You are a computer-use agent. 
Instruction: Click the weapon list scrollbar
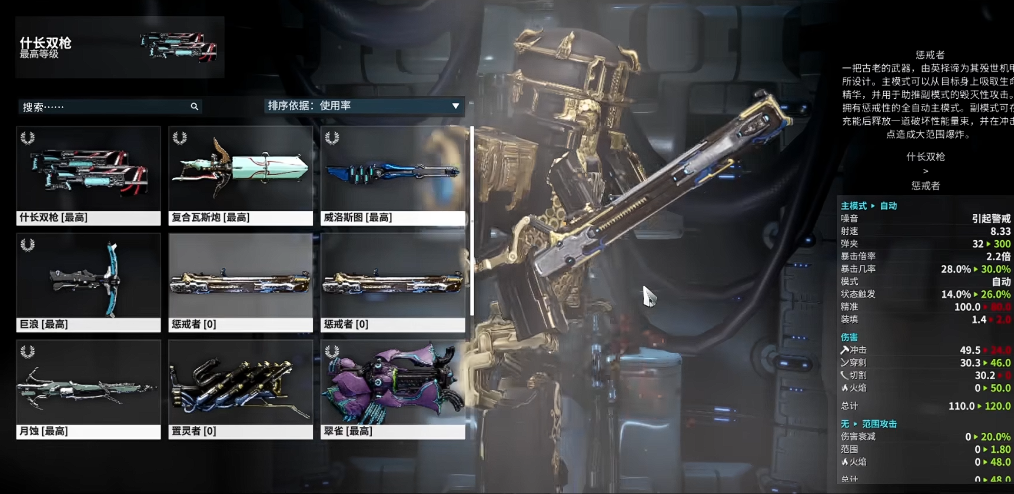tap(472, 220)
